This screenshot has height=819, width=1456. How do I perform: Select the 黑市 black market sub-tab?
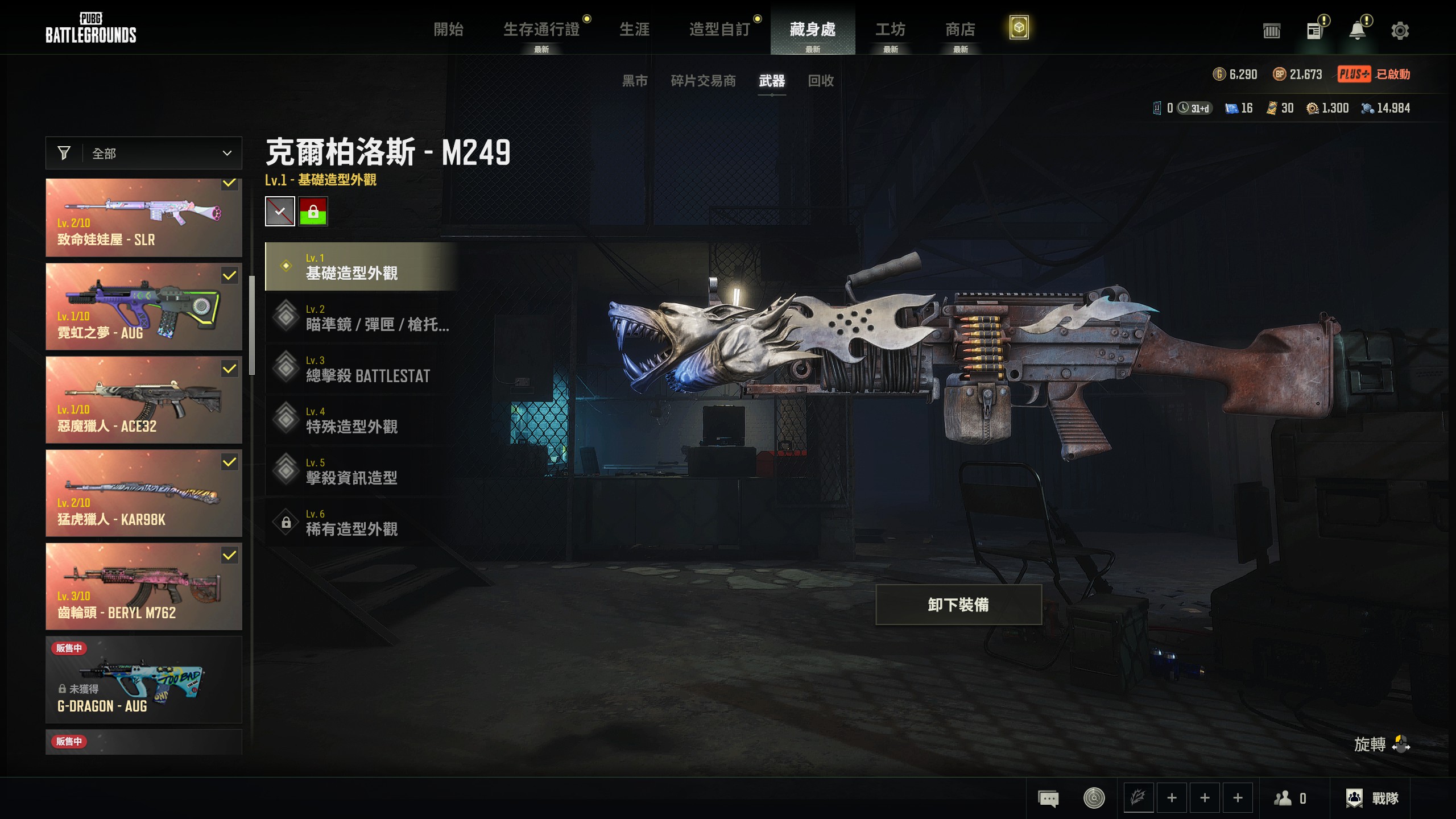635,81
